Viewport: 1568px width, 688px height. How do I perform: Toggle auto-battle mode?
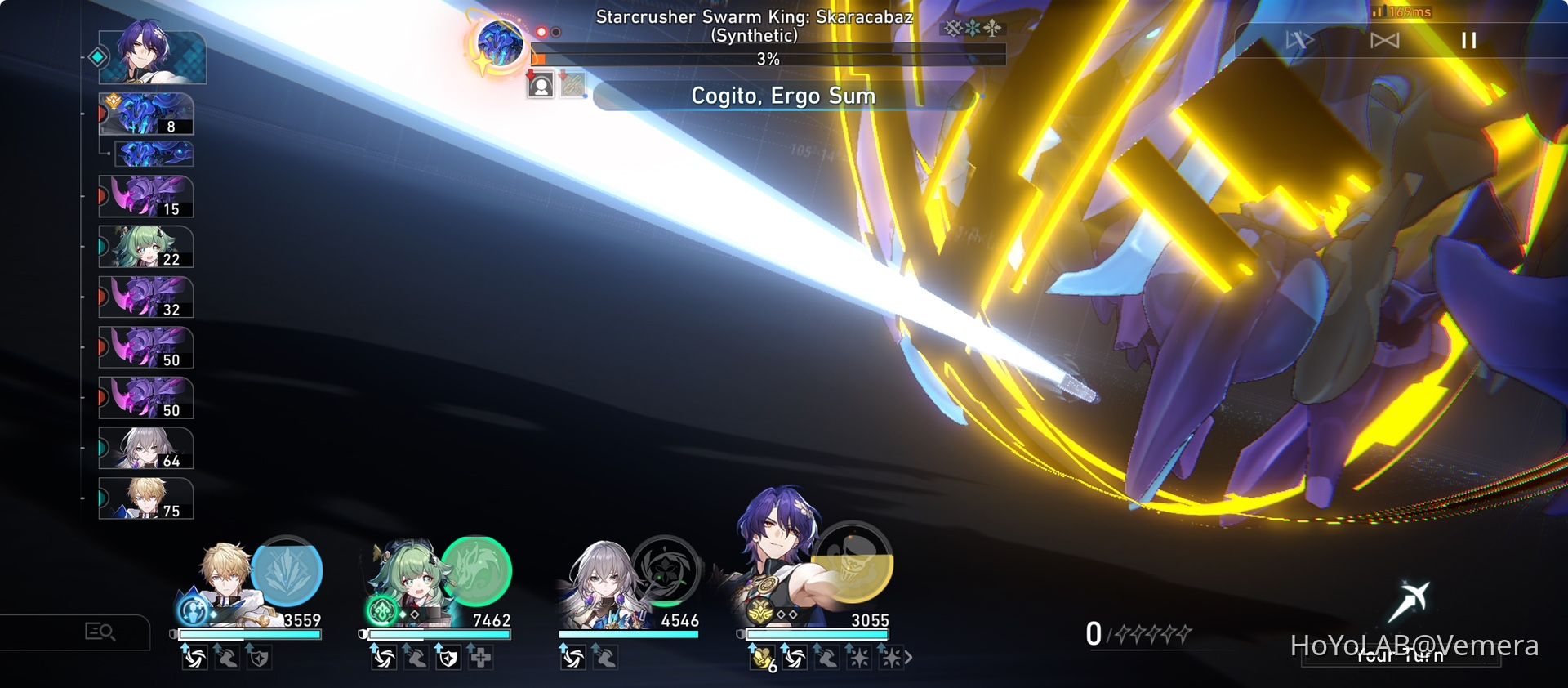tap(1301, 38)
